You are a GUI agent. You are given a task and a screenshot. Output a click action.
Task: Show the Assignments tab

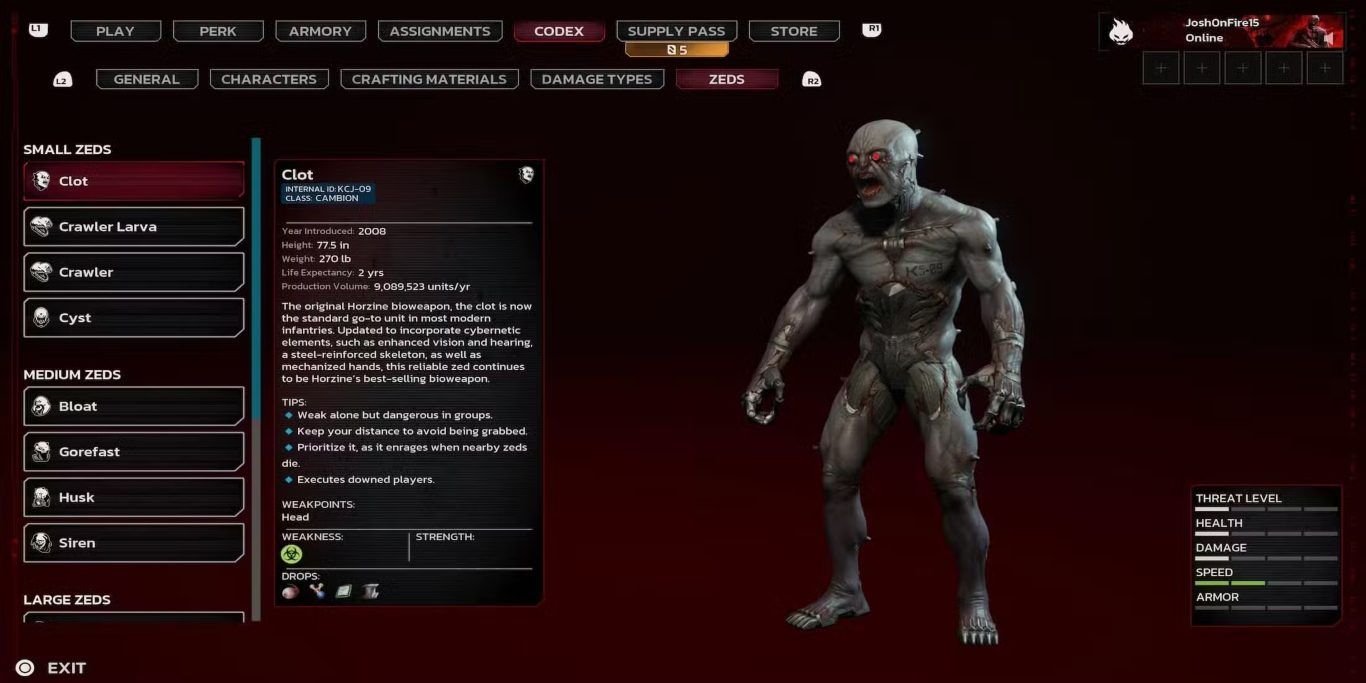click(x=440, y=31)
